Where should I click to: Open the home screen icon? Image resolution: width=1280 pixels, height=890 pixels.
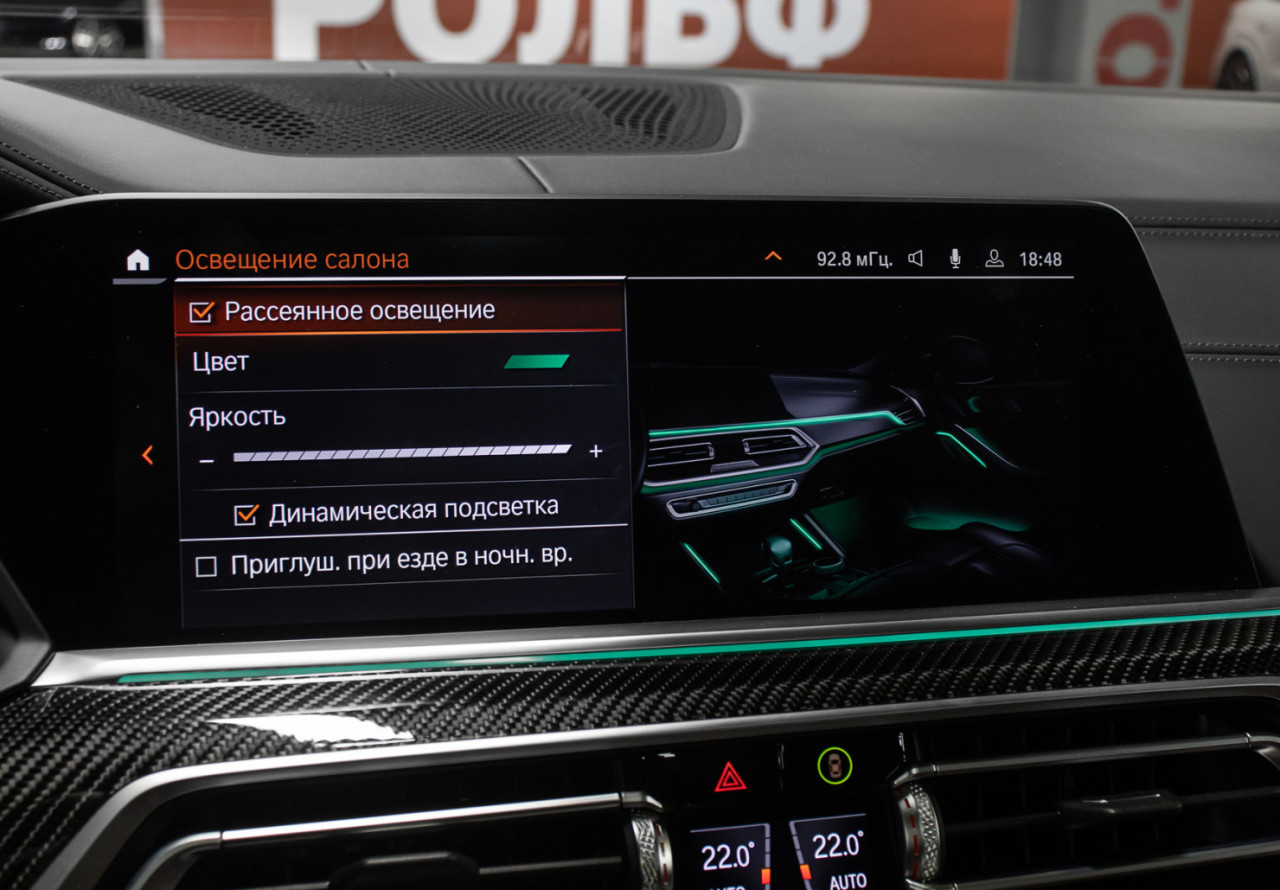(138, 260)
